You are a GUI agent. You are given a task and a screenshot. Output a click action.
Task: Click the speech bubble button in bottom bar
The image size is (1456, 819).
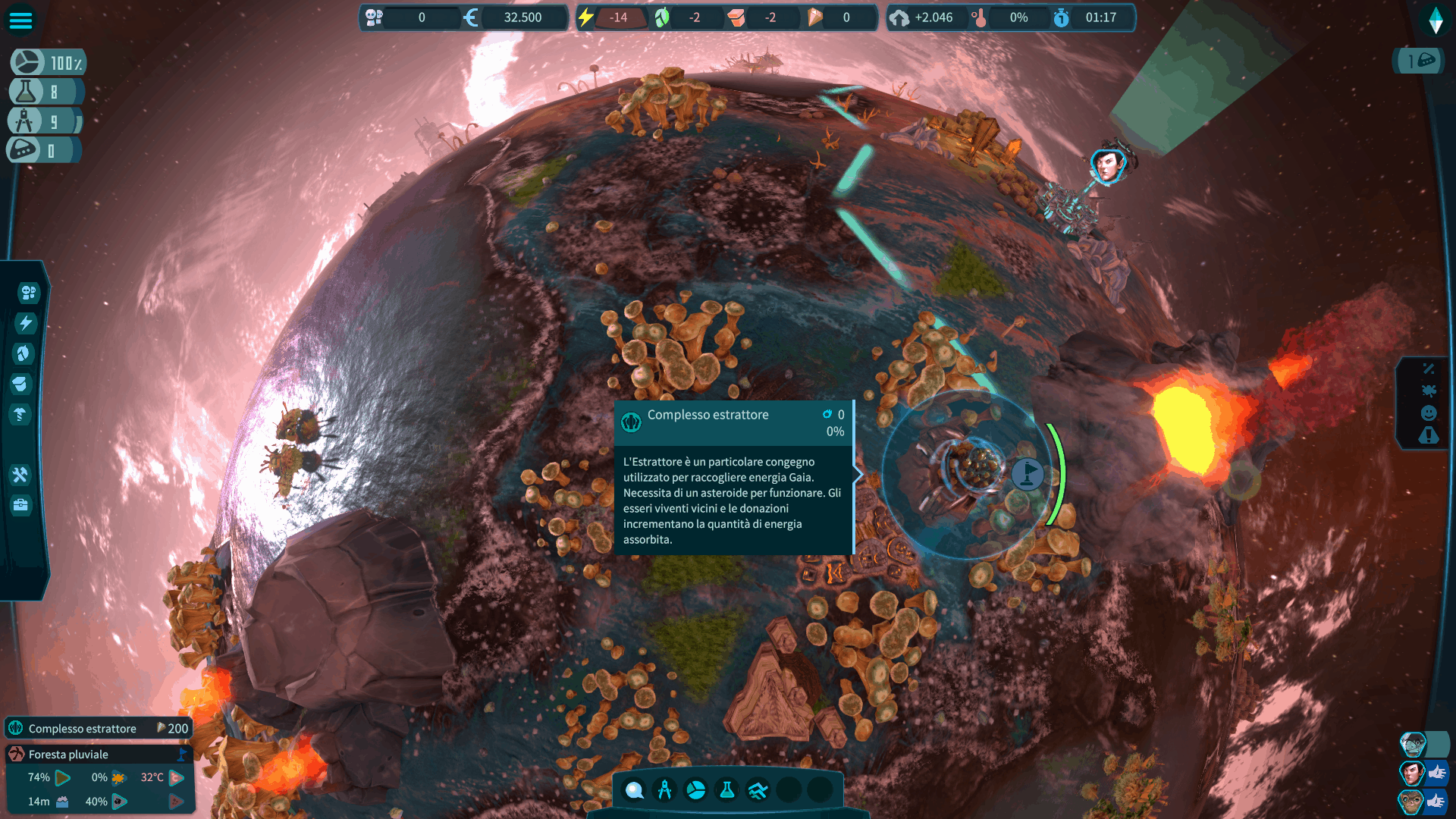634,790
